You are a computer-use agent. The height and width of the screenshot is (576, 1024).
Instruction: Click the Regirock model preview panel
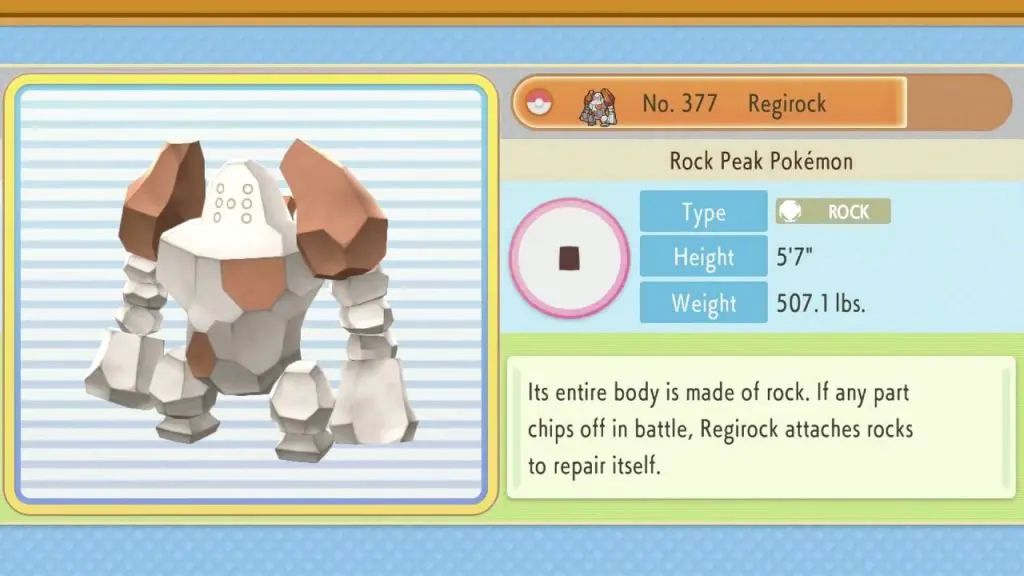tap(251, 290)
